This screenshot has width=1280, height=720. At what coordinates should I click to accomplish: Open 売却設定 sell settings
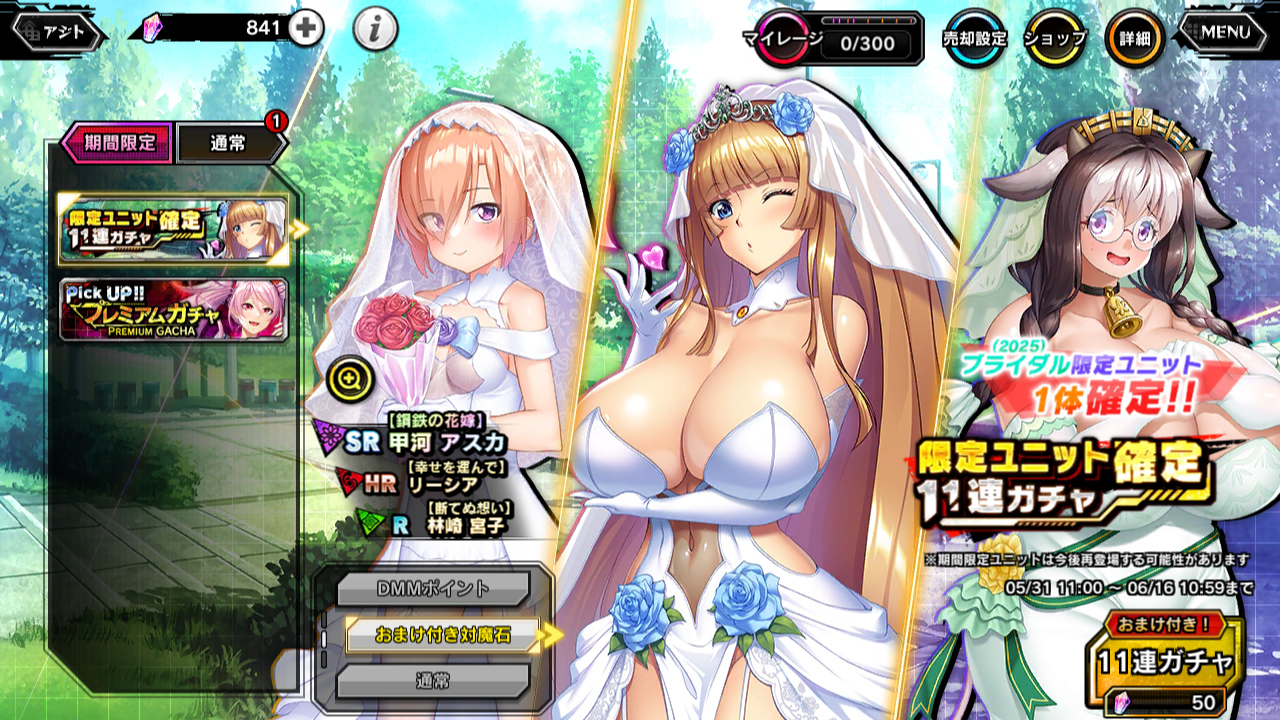pyautogui.click(x=974, y=38)
